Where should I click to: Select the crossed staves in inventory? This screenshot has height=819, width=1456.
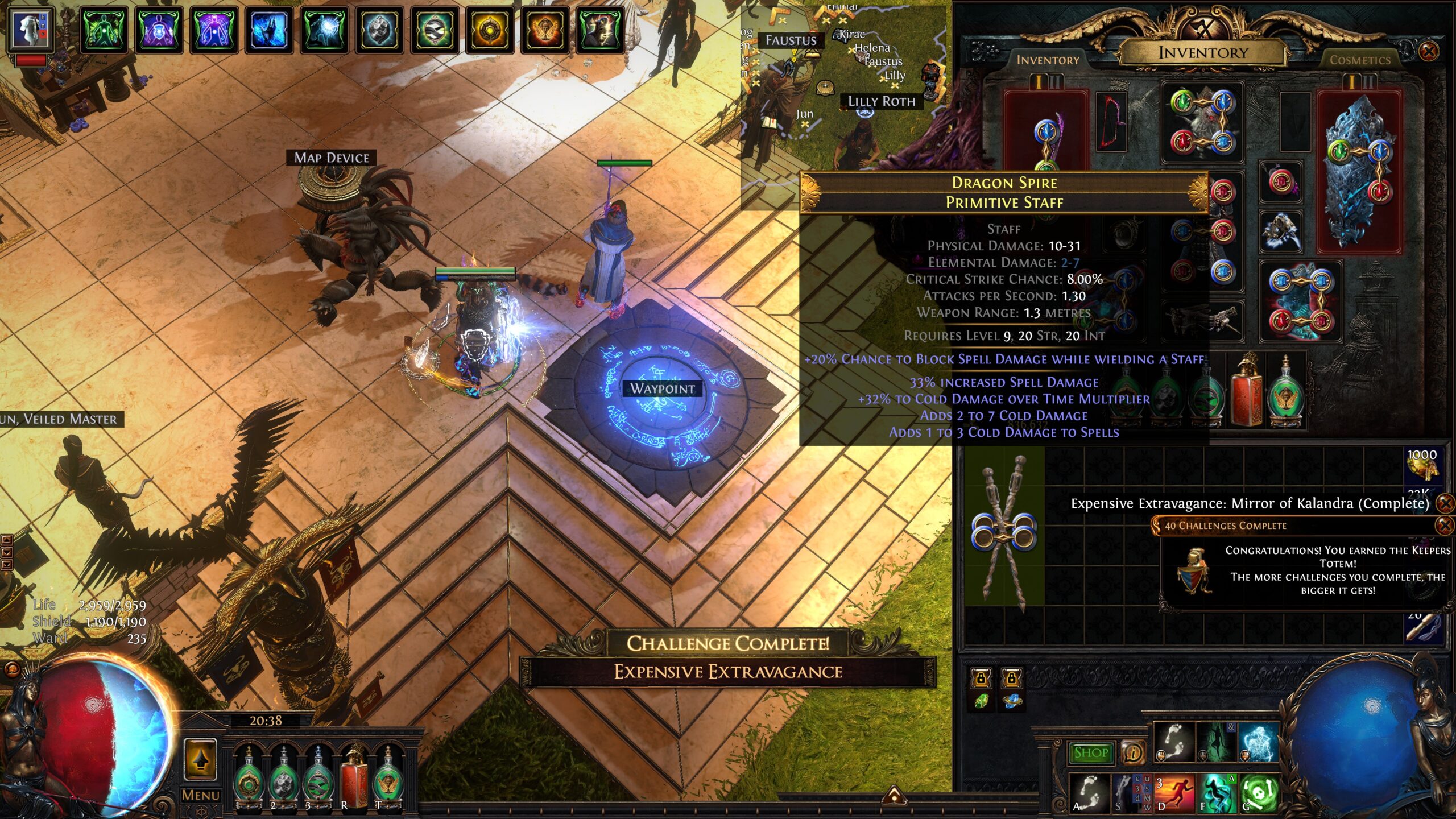(x=1004, y=532)
